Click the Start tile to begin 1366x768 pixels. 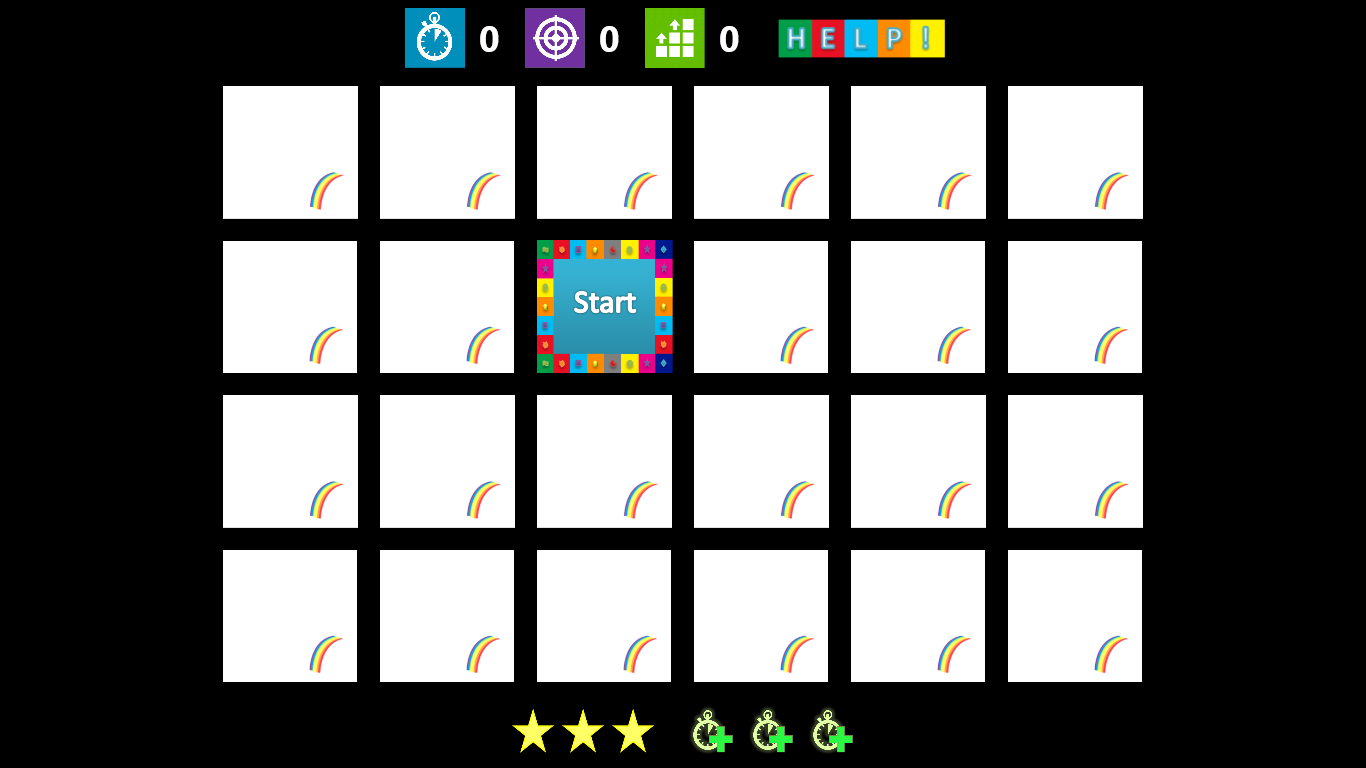coord(604,306)
